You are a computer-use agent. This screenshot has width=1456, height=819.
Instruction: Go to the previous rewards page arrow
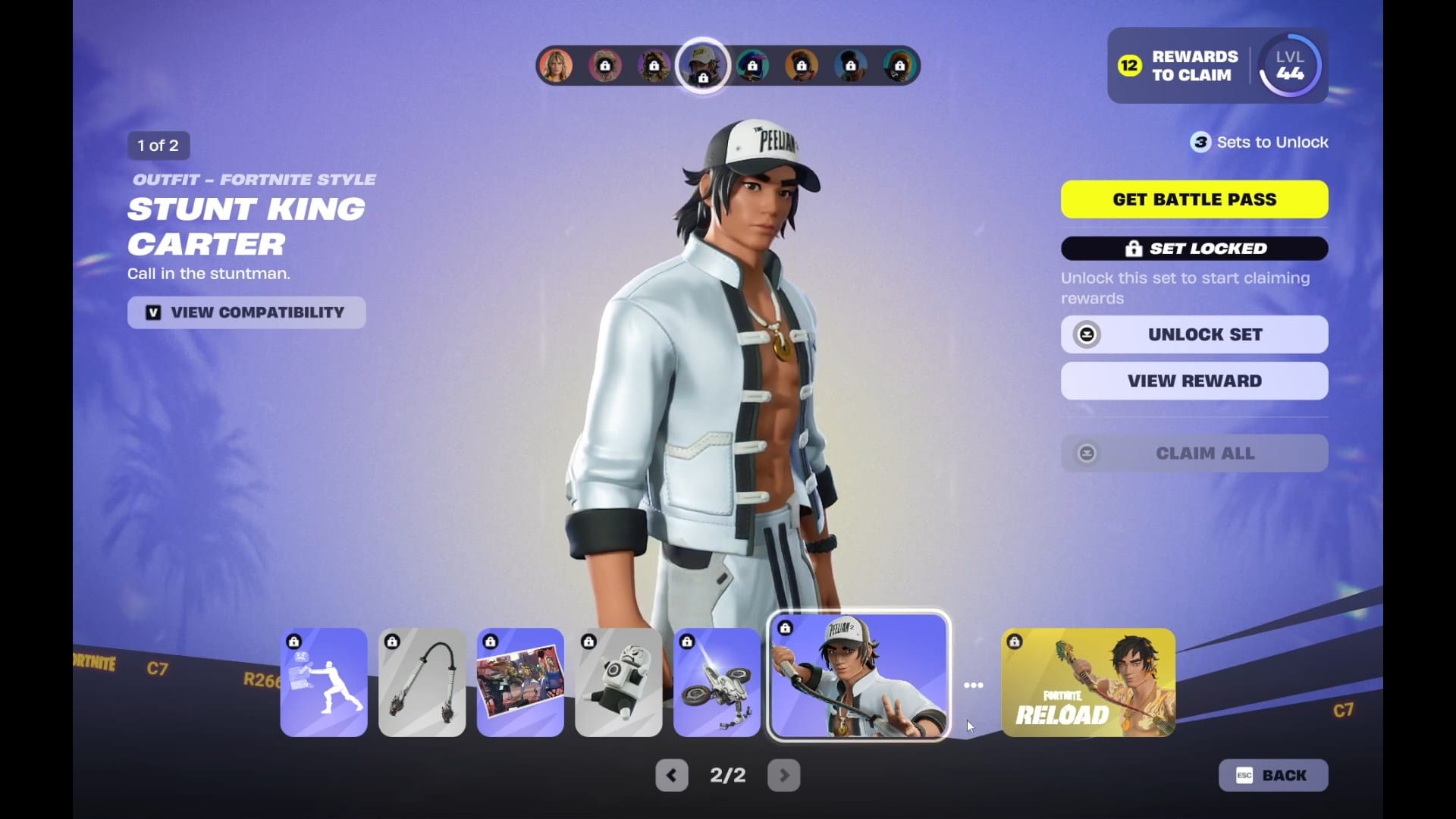coord(671,775)
